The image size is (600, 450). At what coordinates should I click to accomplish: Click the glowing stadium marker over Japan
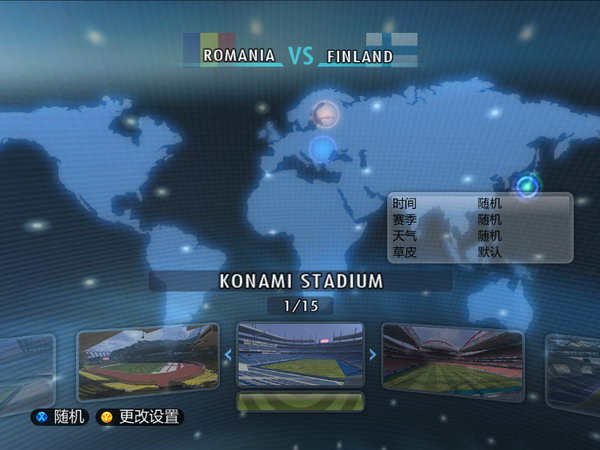[x=527, y=185]
